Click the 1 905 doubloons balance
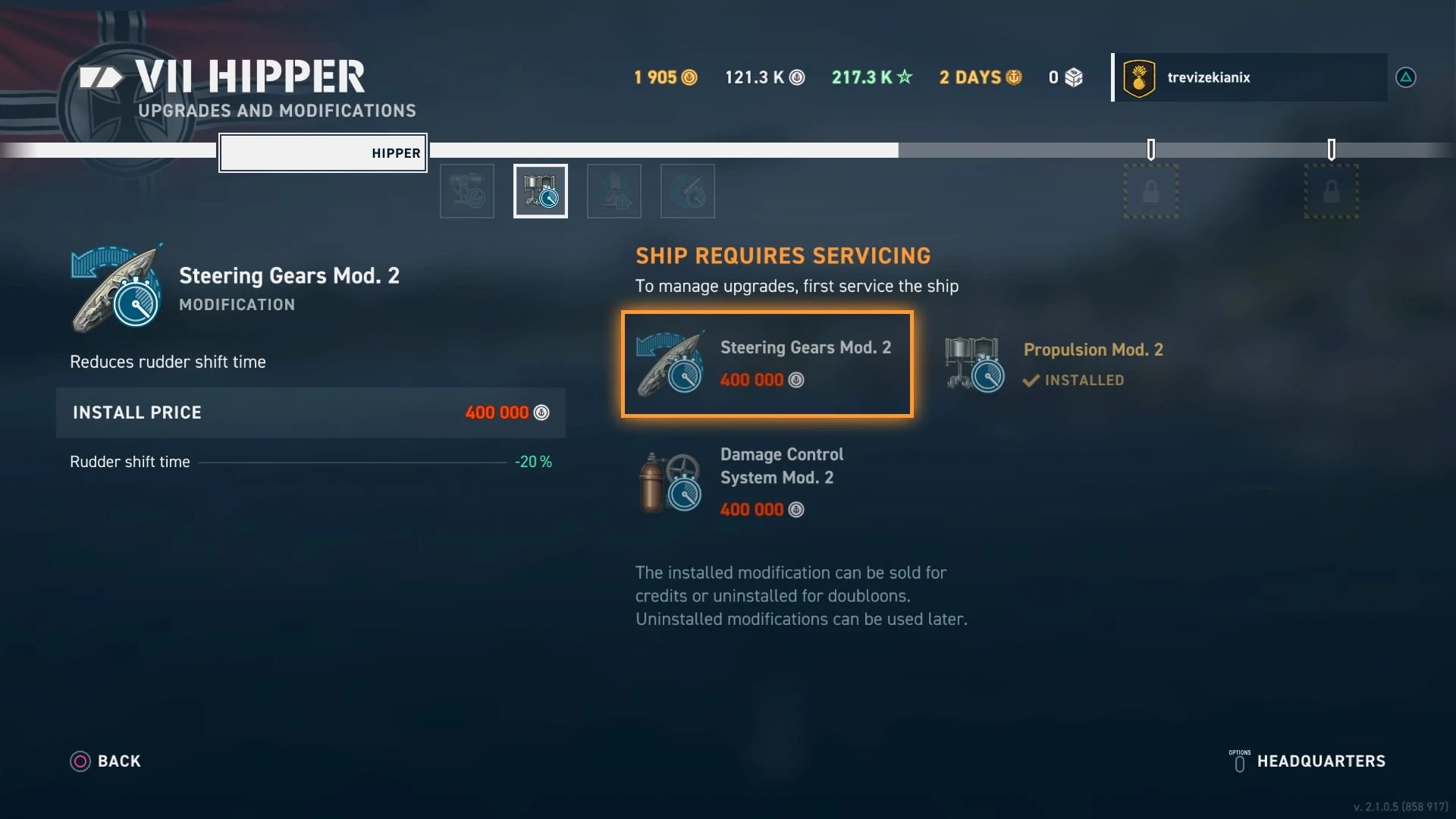Screen dimensions: 1456x819 point(665,77)
